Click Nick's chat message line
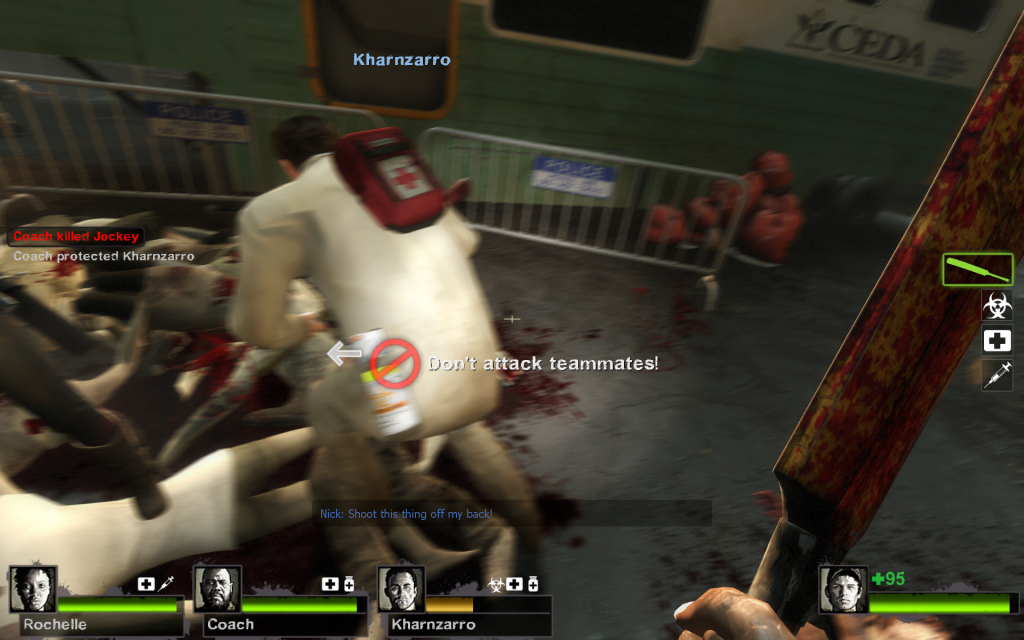This screenshot has width=1024, height=640. coord(406,514)
